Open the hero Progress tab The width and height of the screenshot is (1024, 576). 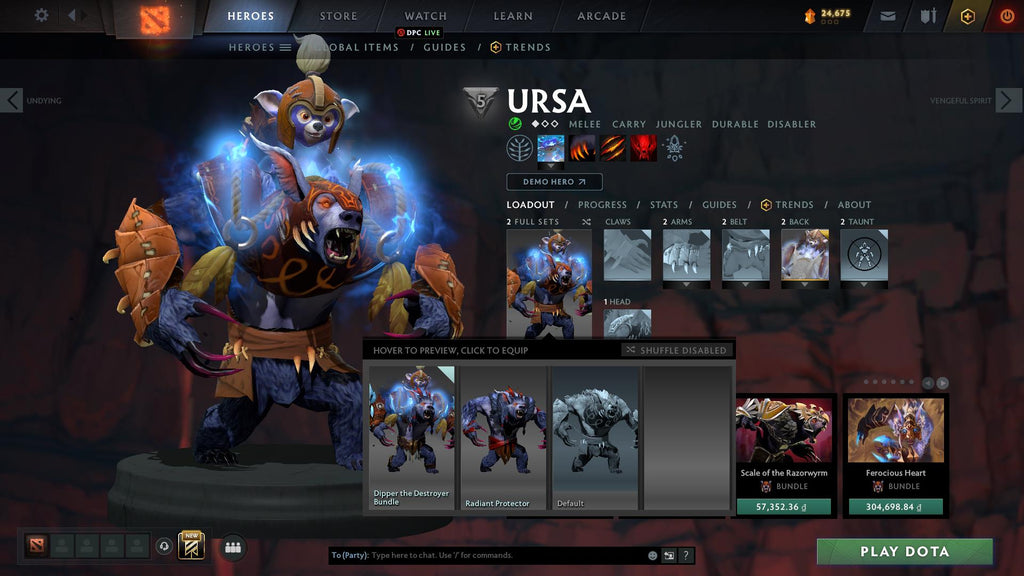pos(602,205)
